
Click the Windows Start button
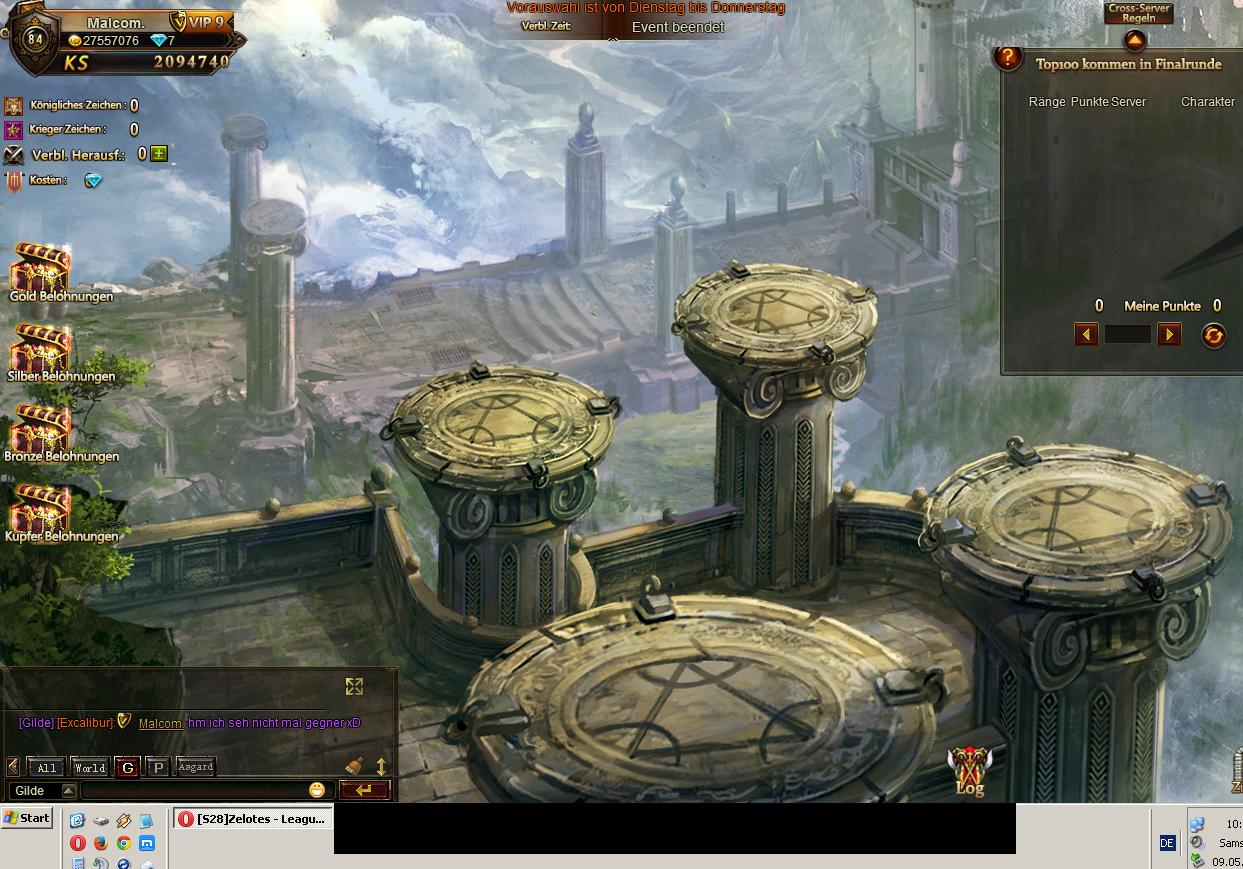(x=27, y=818)
